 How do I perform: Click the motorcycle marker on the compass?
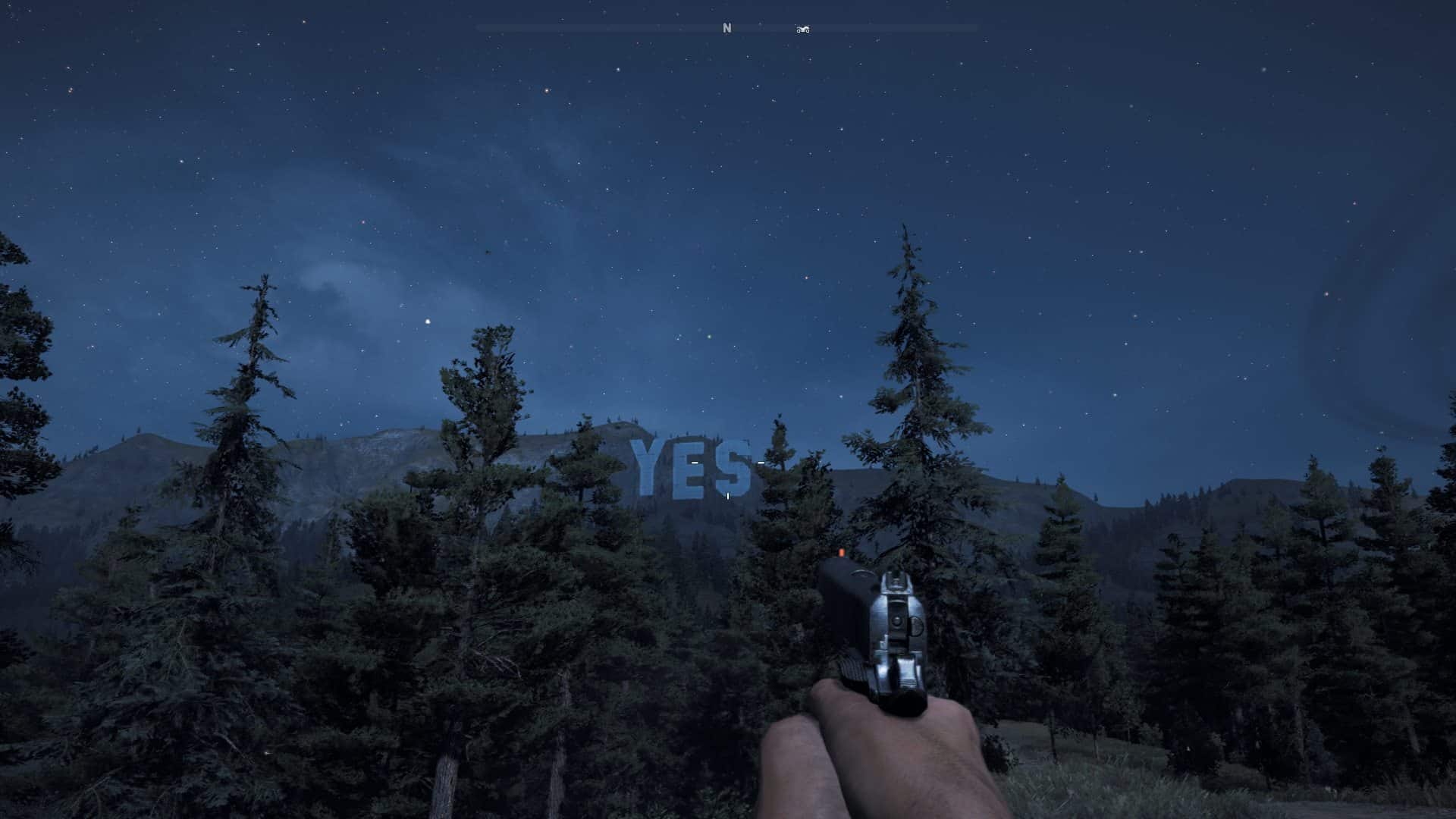tap(802, 30)
